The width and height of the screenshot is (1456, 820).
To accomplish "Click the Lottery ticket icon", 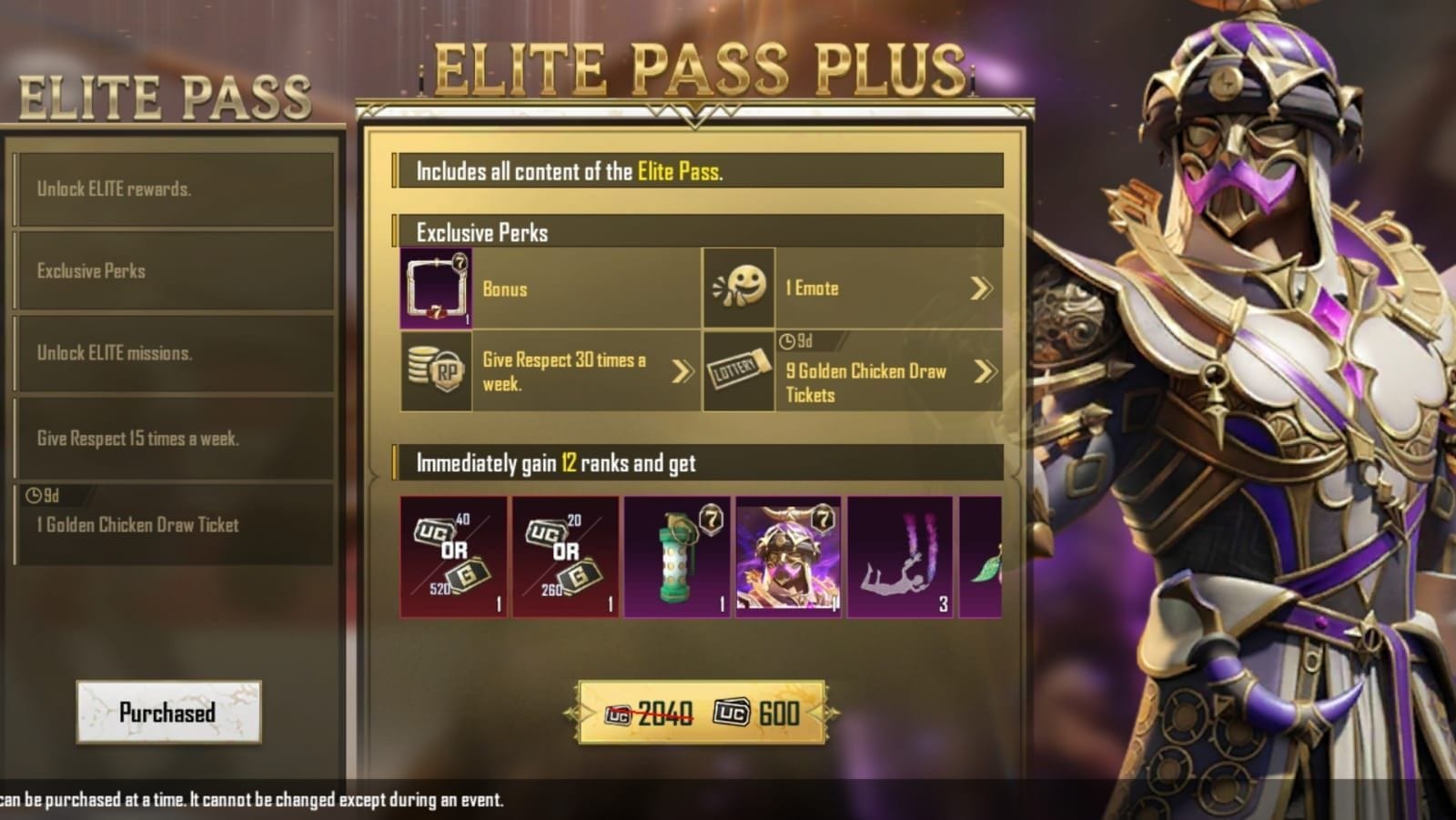I will tap(737, 372).
